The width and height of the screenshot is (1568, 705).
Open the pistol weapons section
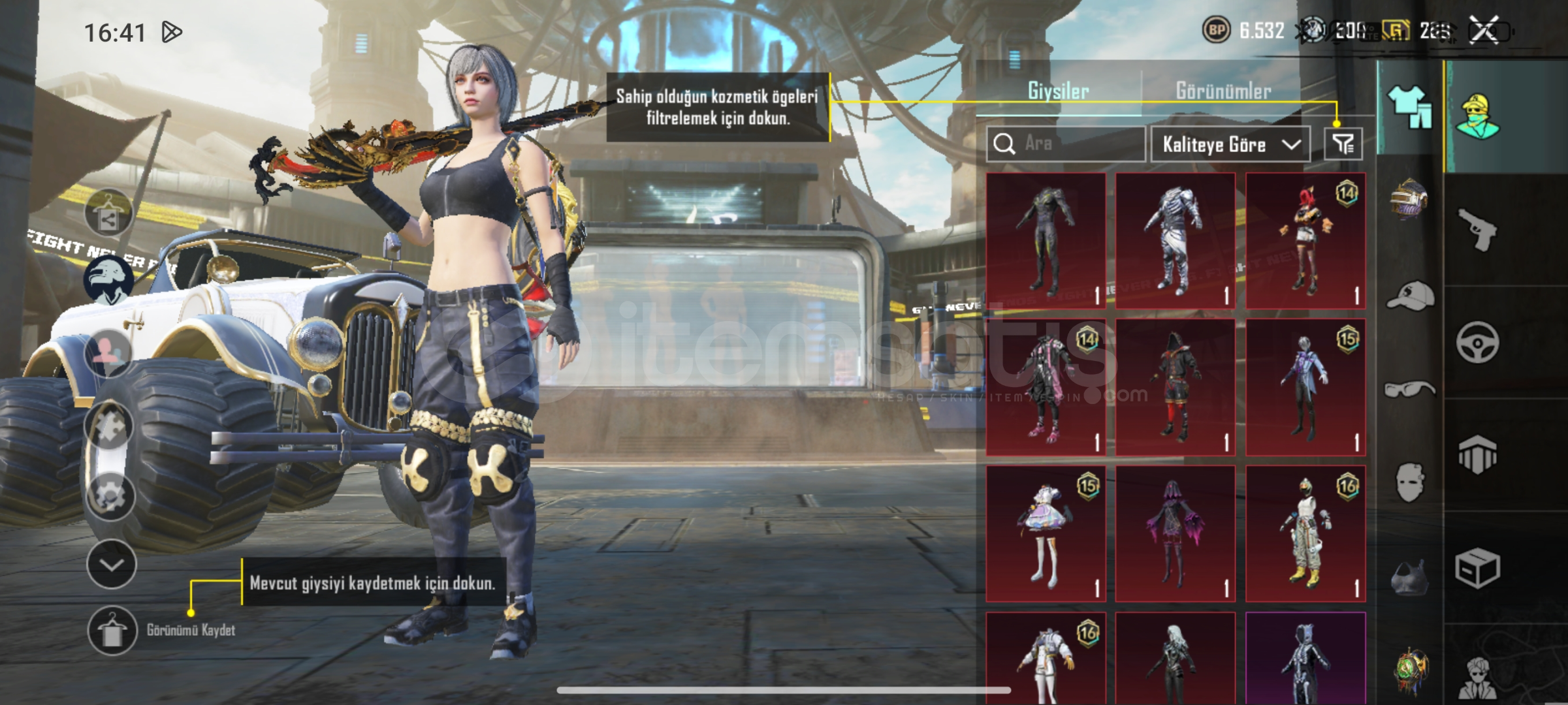(1477, 228)
